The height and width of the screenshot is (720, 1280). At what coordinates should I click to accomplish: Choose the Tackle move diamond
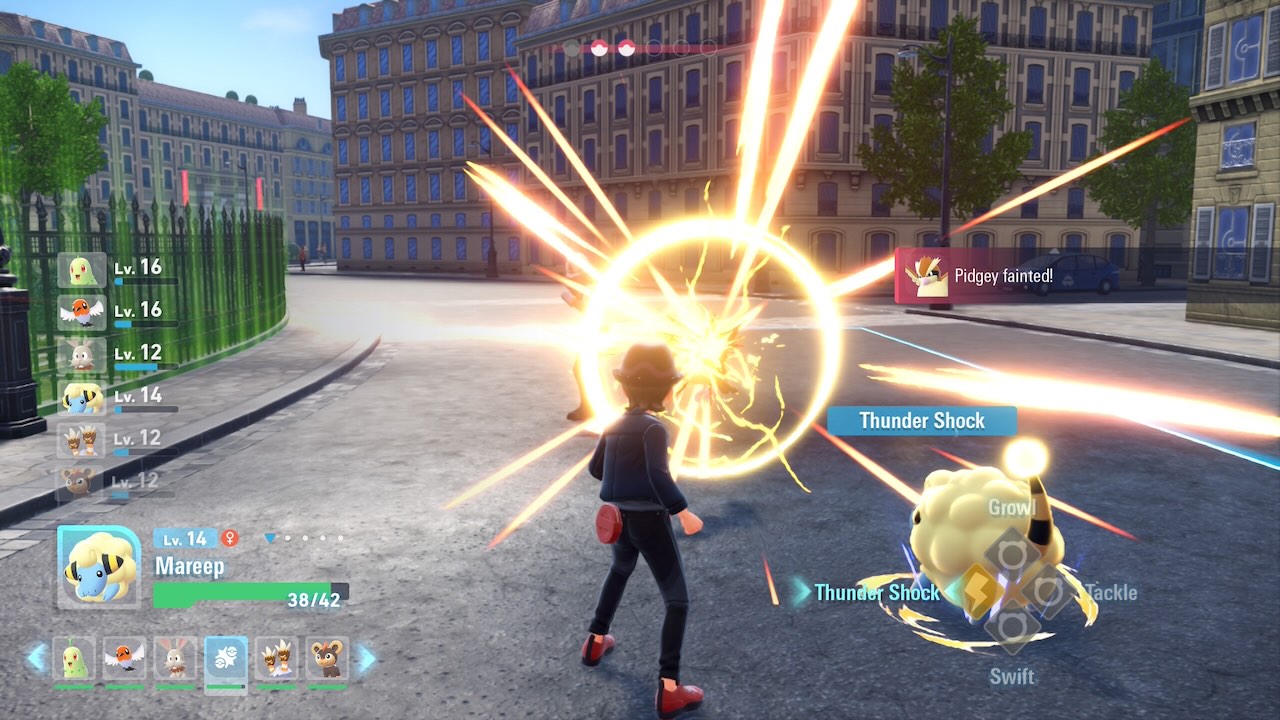(1047, 592)
